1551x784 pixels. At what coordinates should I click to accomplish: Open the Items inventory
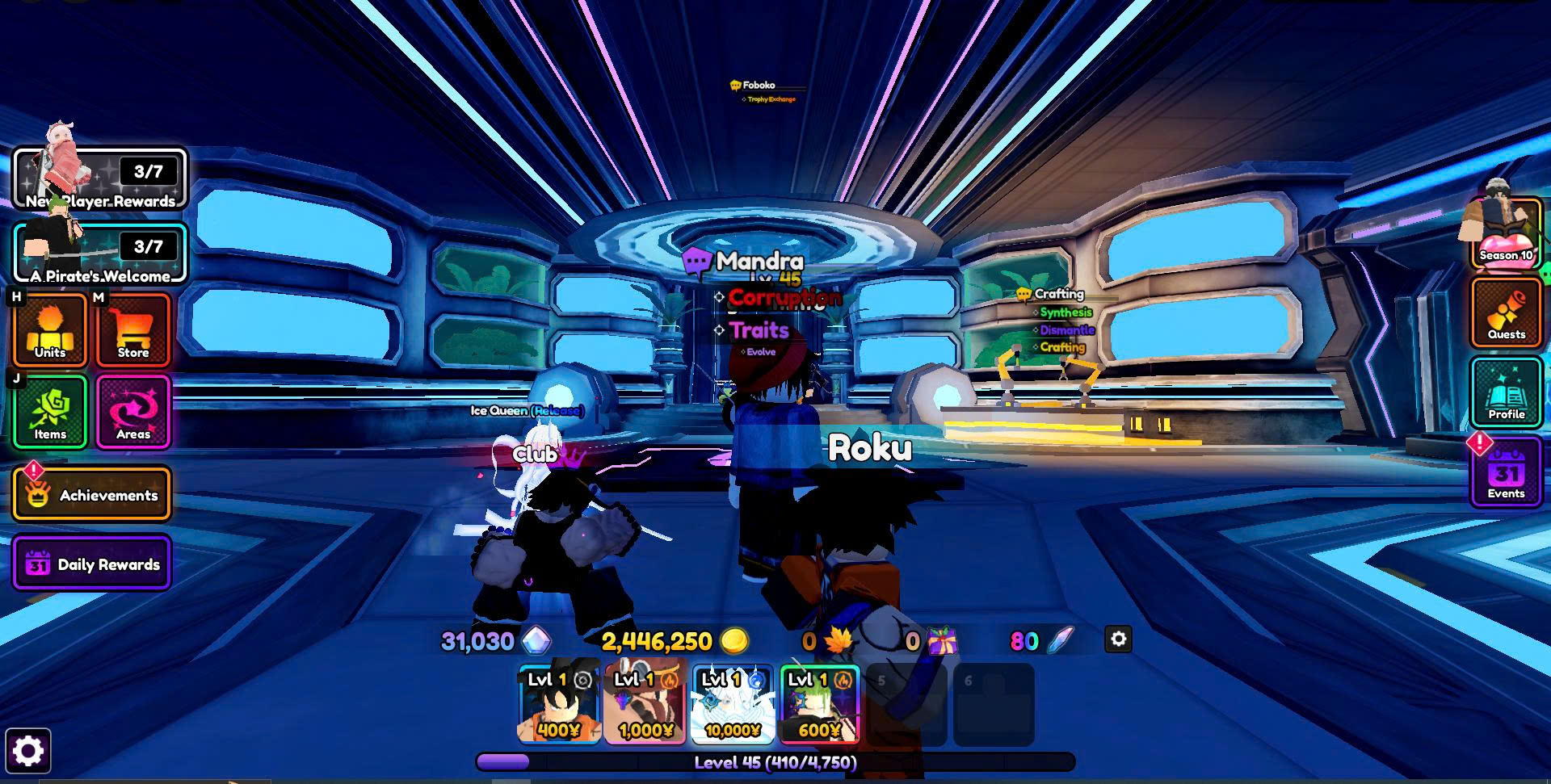coord(50,412)
